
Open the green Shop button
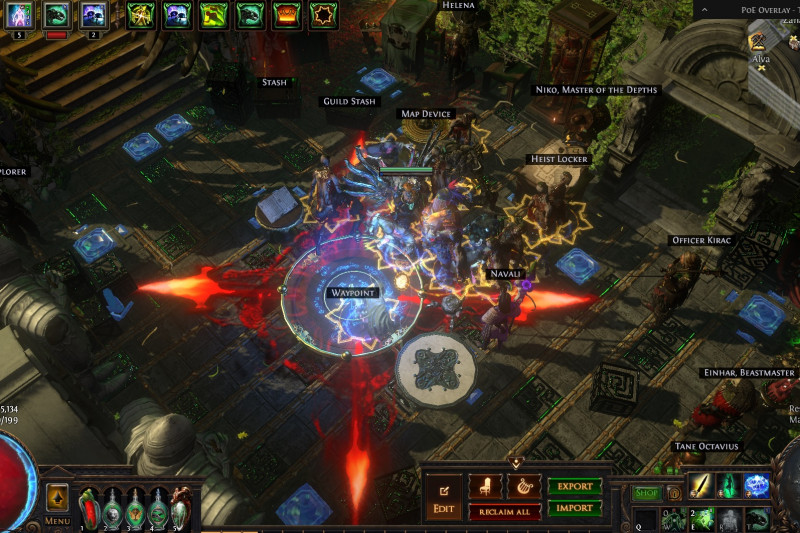coord(645,493)
